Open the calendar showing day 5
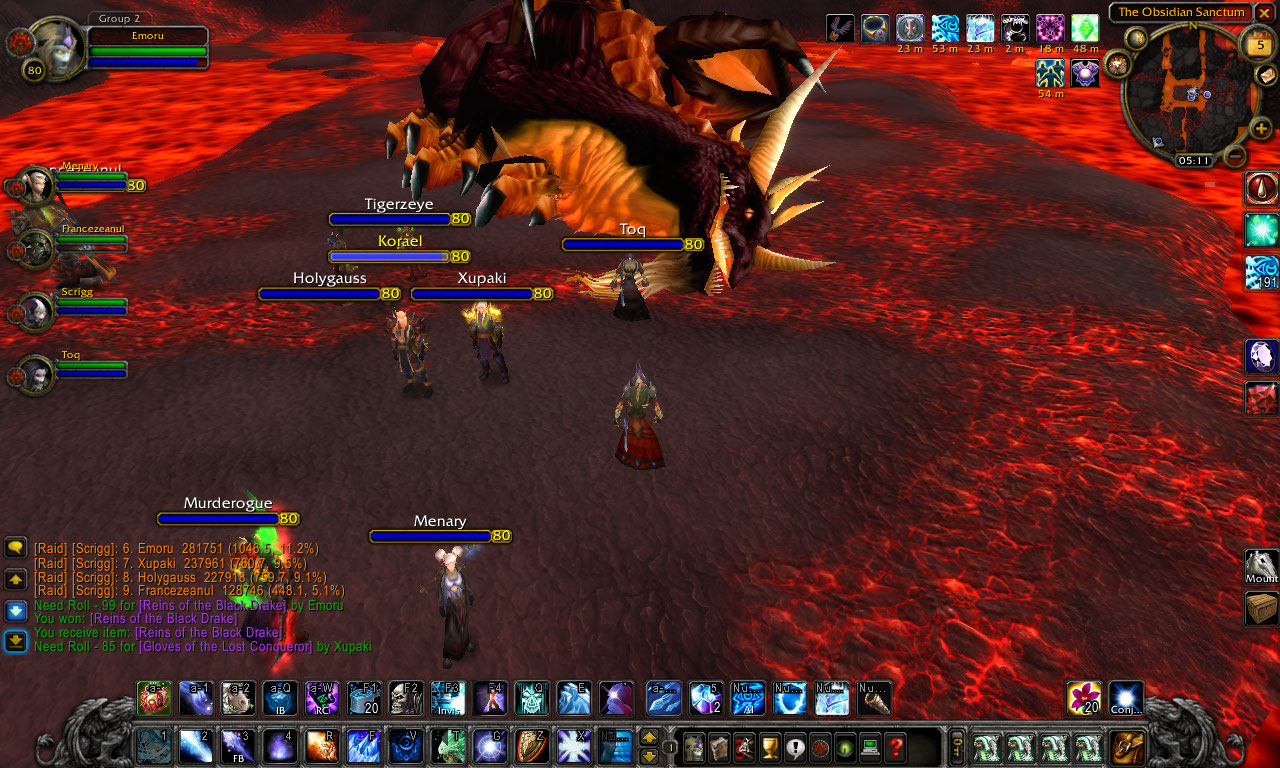 coord(1257,45)
